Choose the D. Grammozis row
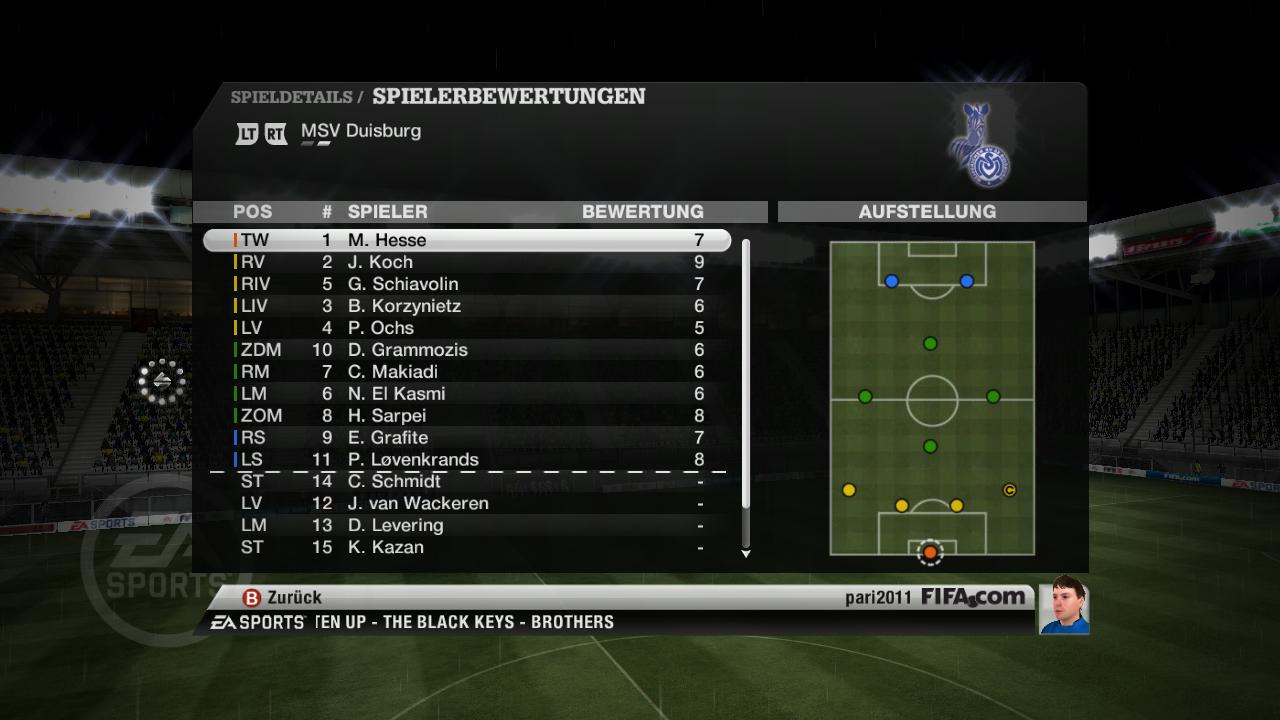Viewport: 1280px width, 720px height. pos(466,350)
